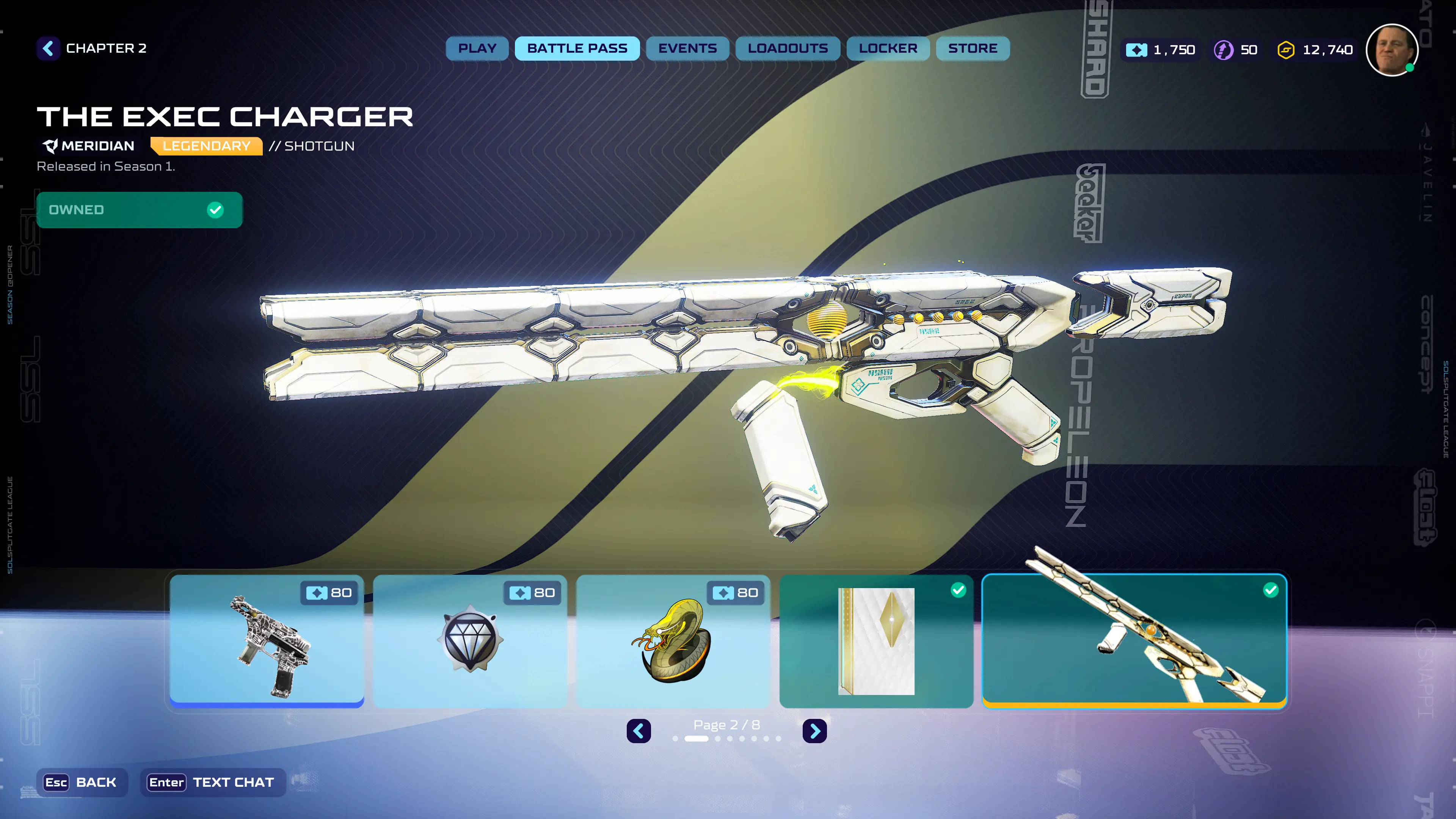
Task: Open the Locker tab
Action: pos(887,49)
